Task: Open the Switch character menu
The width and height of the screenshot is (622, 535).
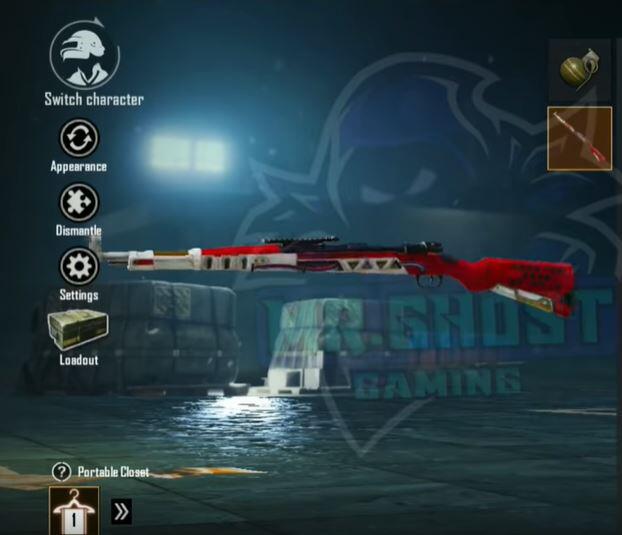Action: click(84, 57)
